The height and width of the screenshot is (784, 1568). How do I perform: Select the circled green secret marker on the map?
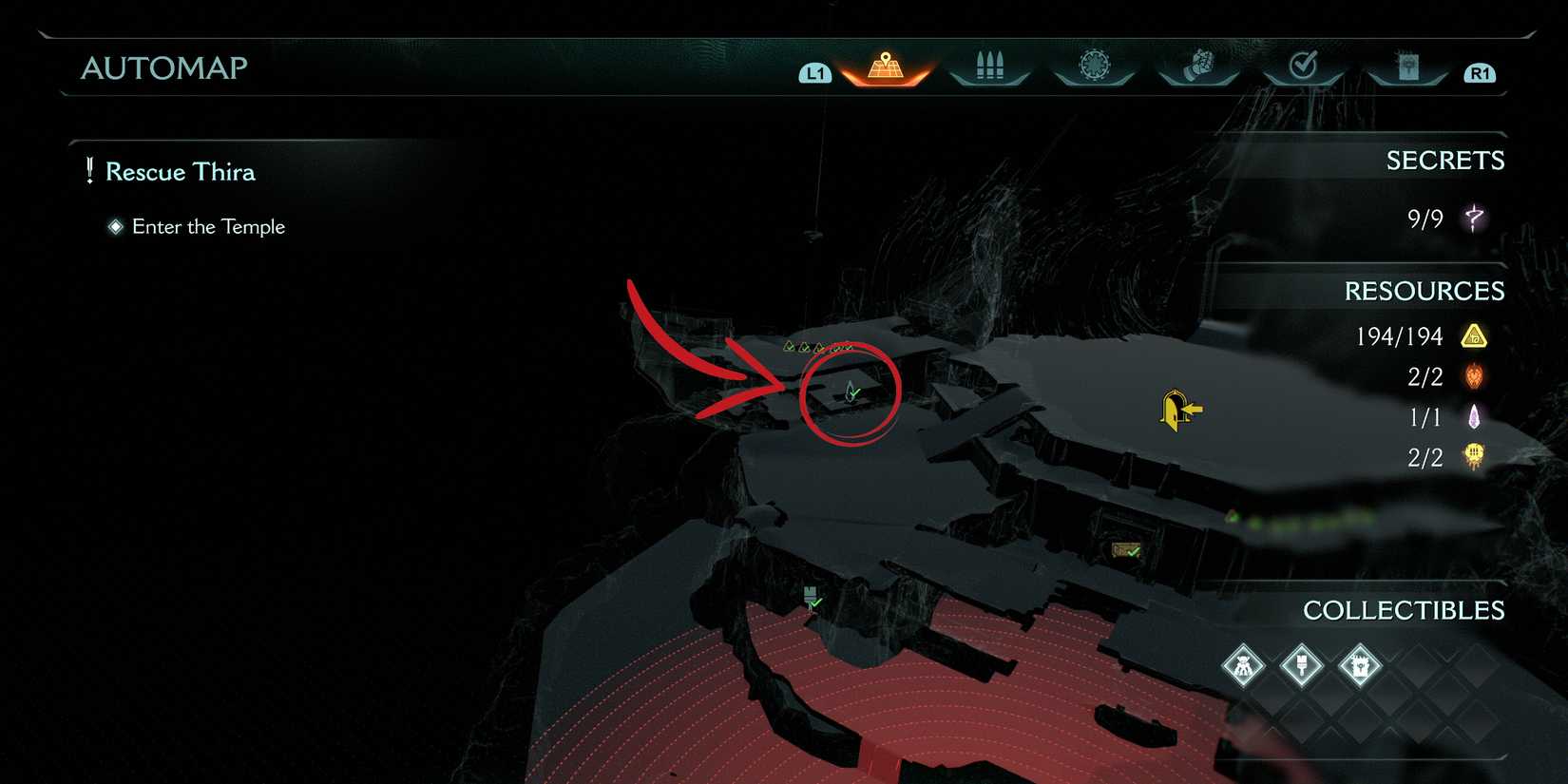[x=851, y=392]
